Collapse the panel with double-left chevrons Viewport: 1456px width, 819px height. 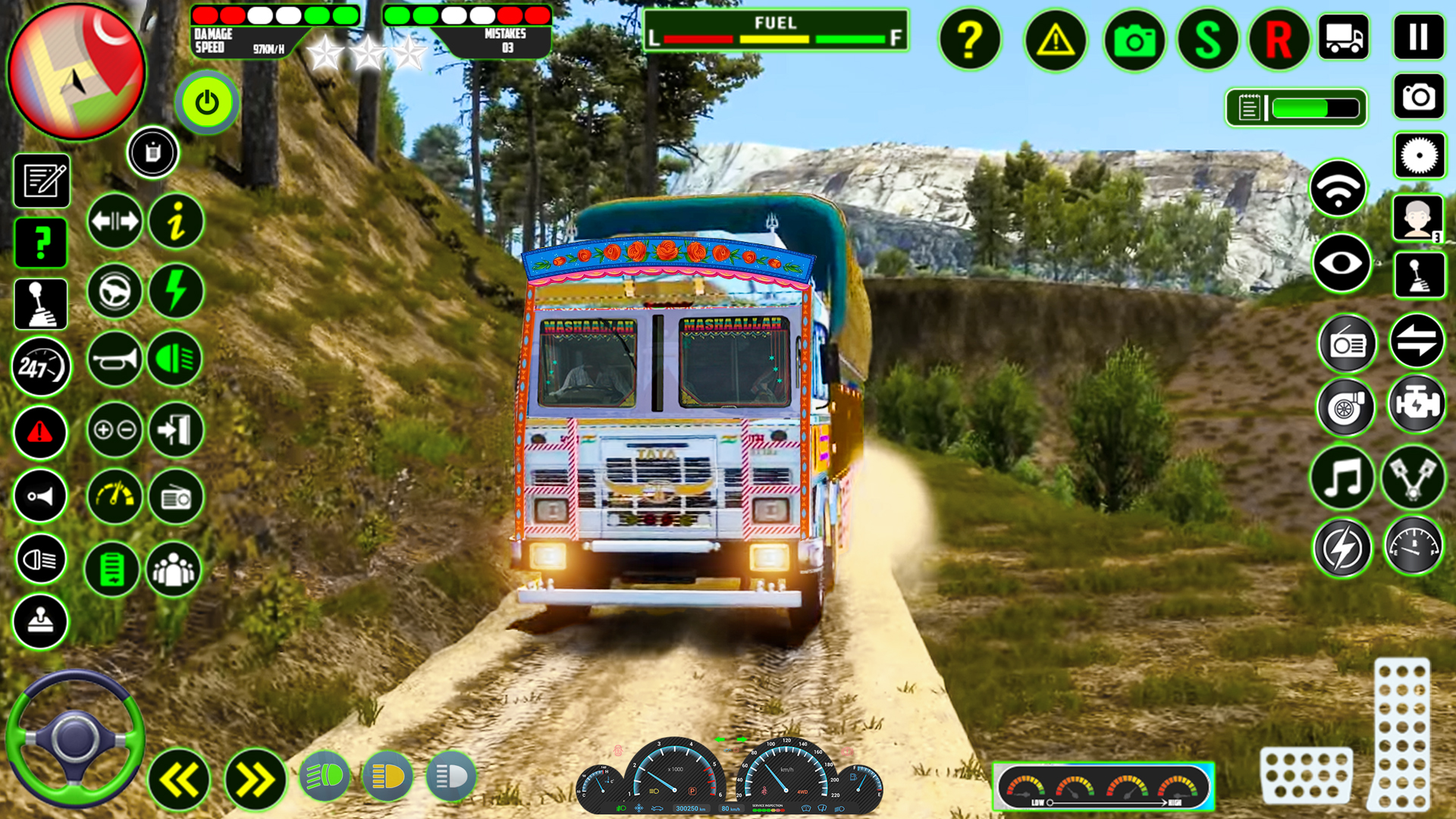click(180, 777)
